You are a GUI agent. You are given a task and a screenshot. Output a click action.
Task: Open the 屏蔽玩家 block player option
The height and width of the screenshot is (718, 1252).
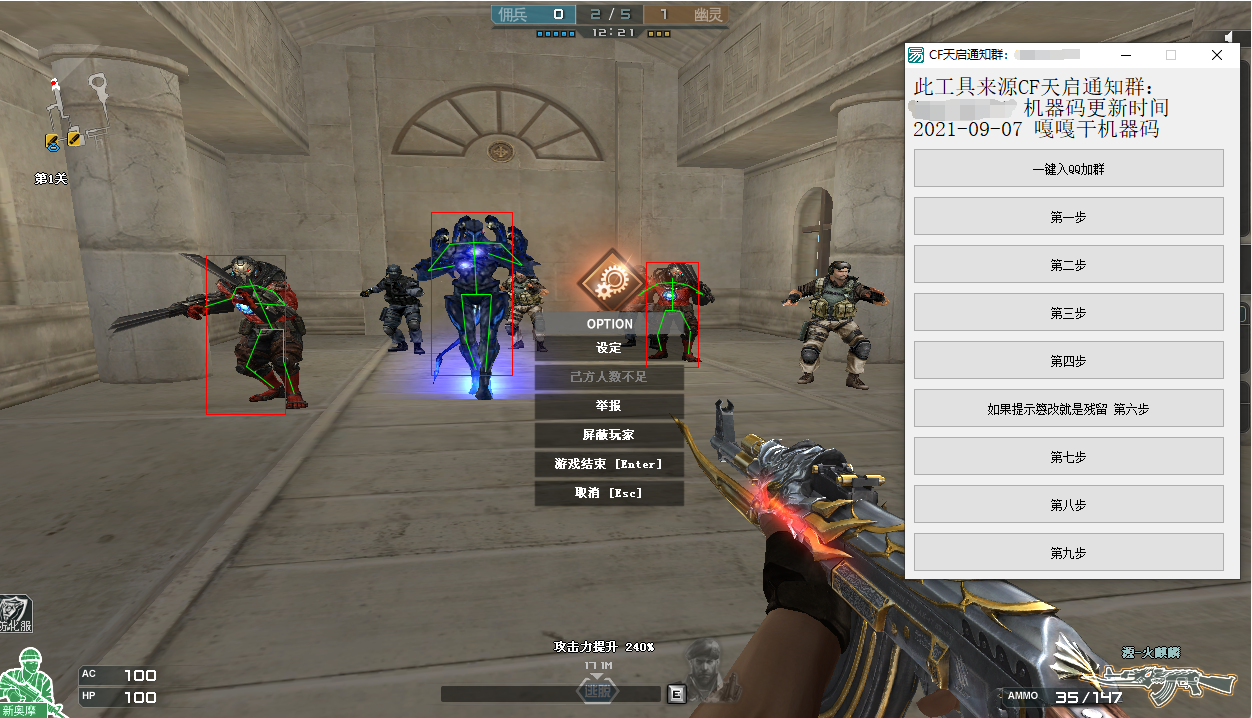(609, 435)
